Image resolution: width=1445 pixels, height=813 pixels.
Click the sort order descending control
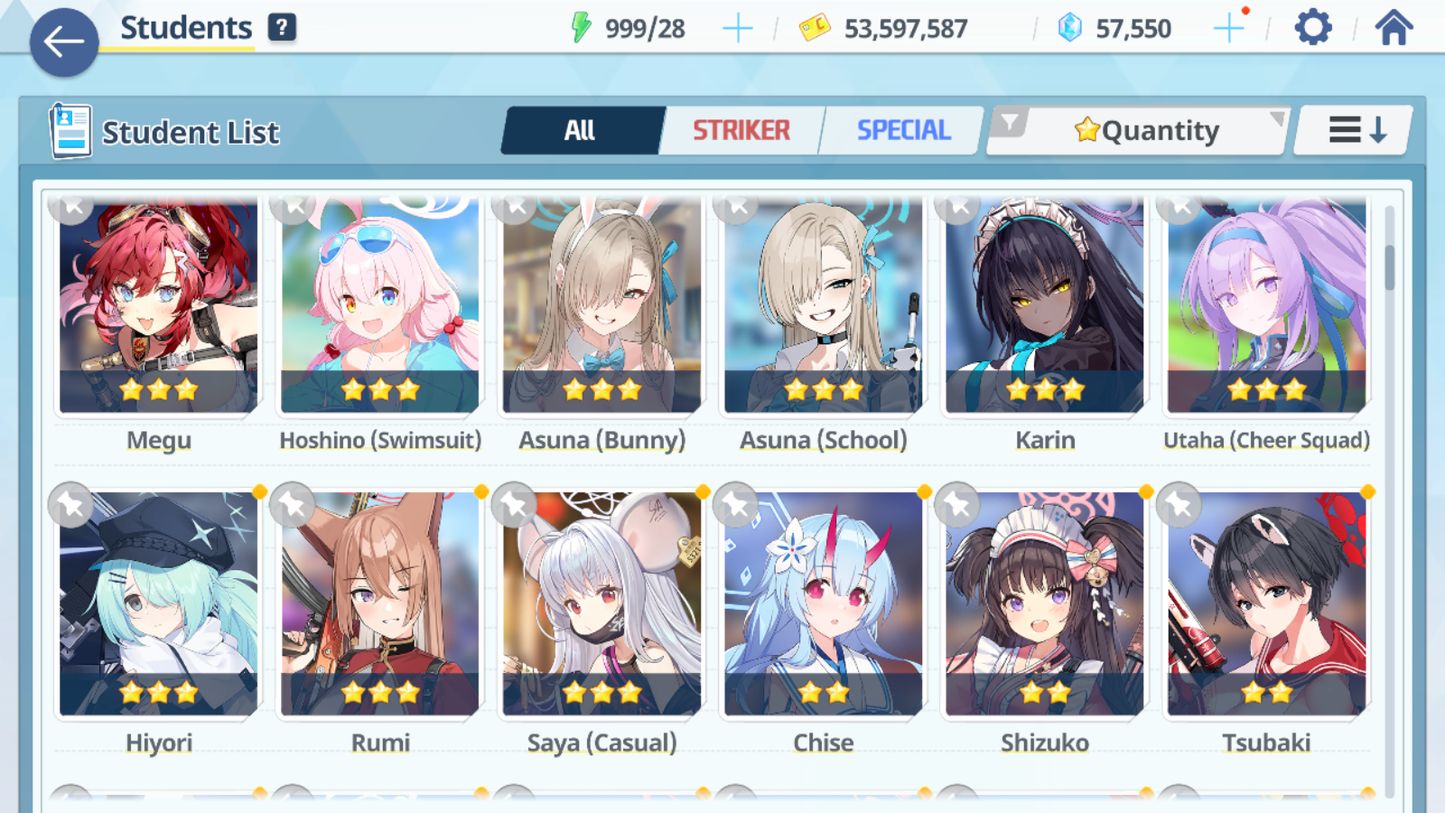pos(1352,129)
